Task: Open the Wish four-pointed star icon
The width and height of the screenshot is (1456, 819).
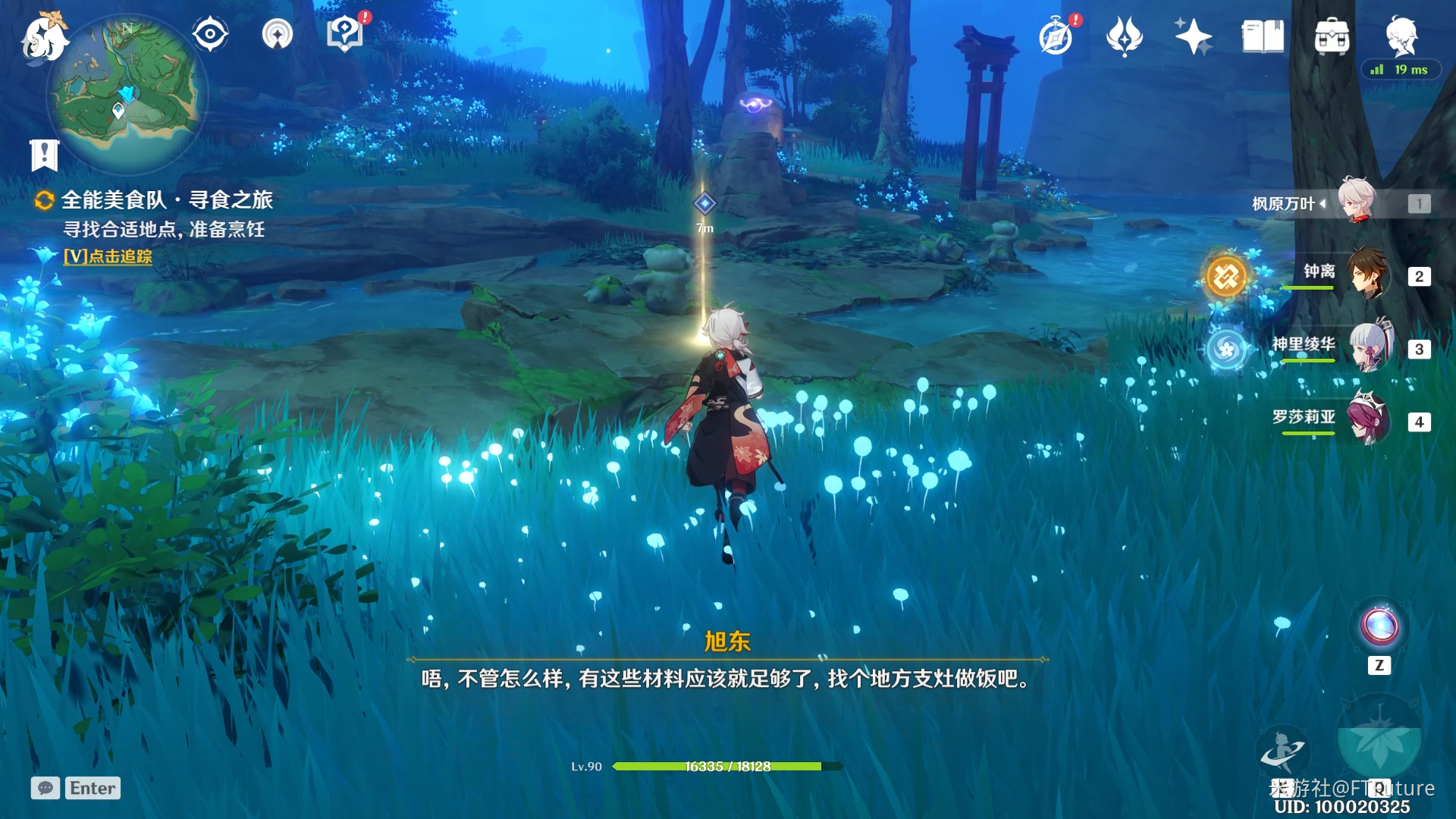Action: pyautogui.click(x=1193, y=36)
